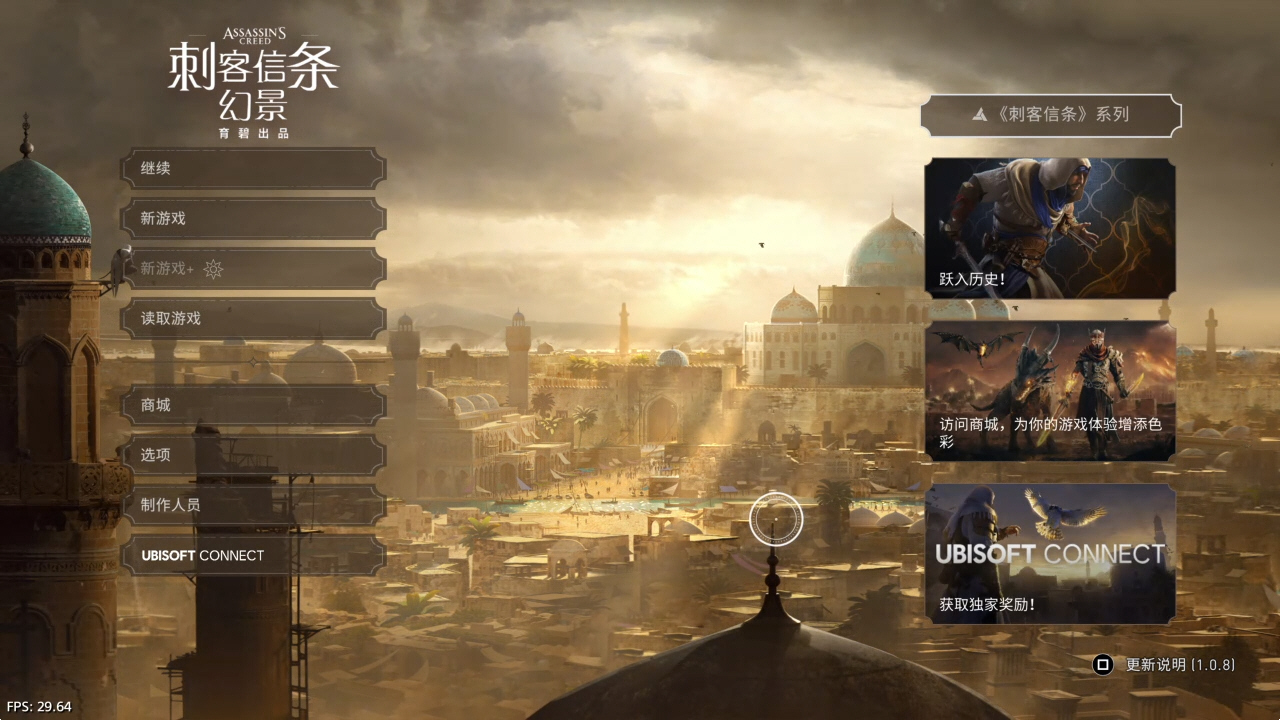Open Ubisoft Connect from the left menu

(253, 555)
